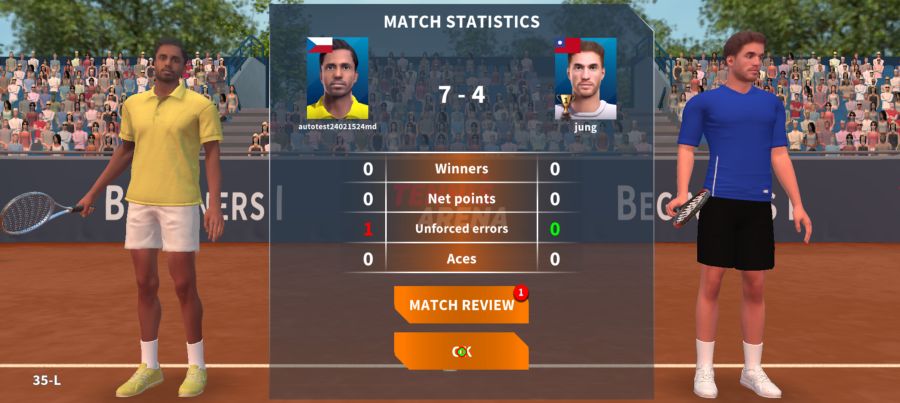Open the Match Review
The image size is (900, 403).
pyautogui.click(x=461, y=305)
